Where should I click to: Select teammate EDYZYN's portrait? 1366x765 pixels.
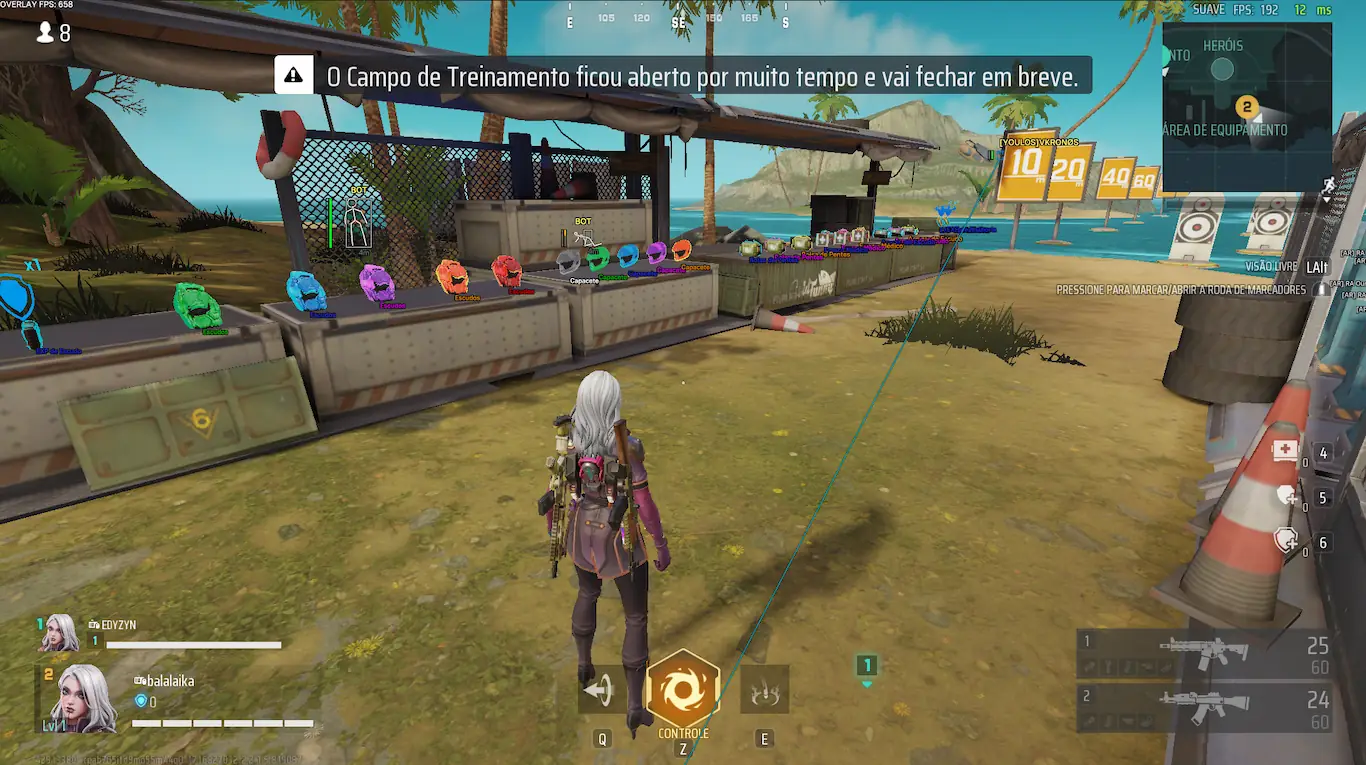coord(60,634)
